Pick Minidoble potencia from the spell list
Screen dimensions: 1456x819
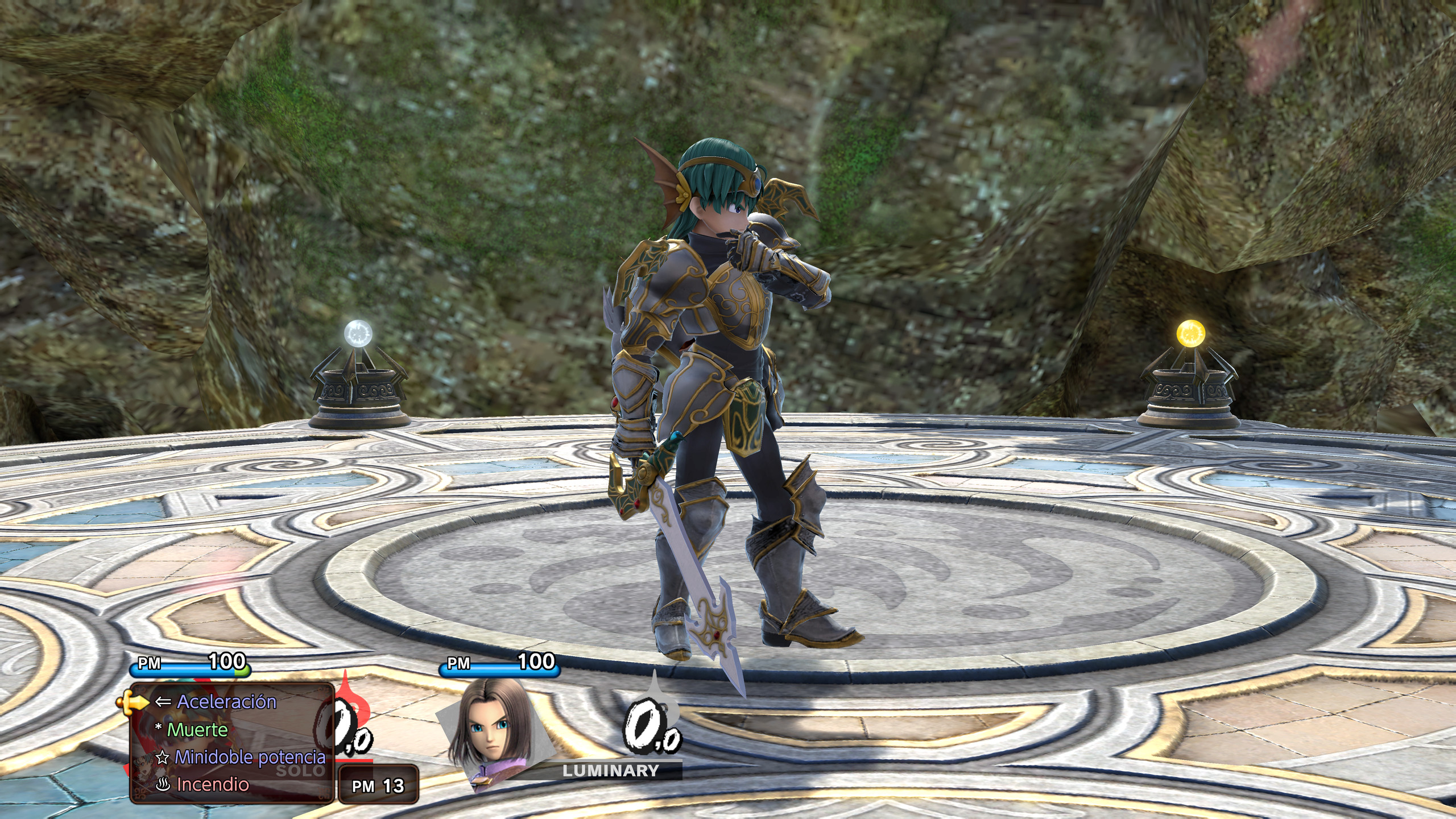249,757
